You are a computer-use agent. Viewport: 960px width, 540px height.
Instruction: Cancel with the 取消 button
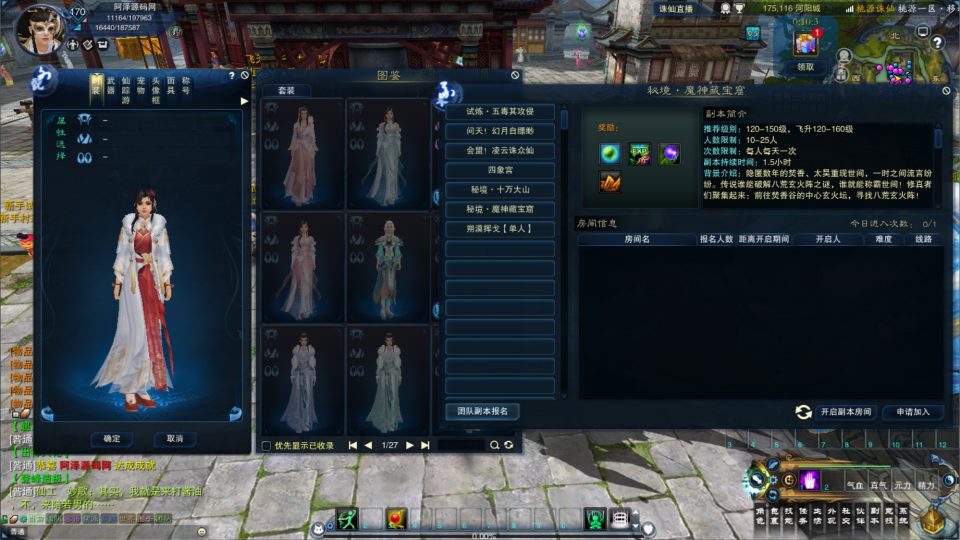(x=175, y=438)
